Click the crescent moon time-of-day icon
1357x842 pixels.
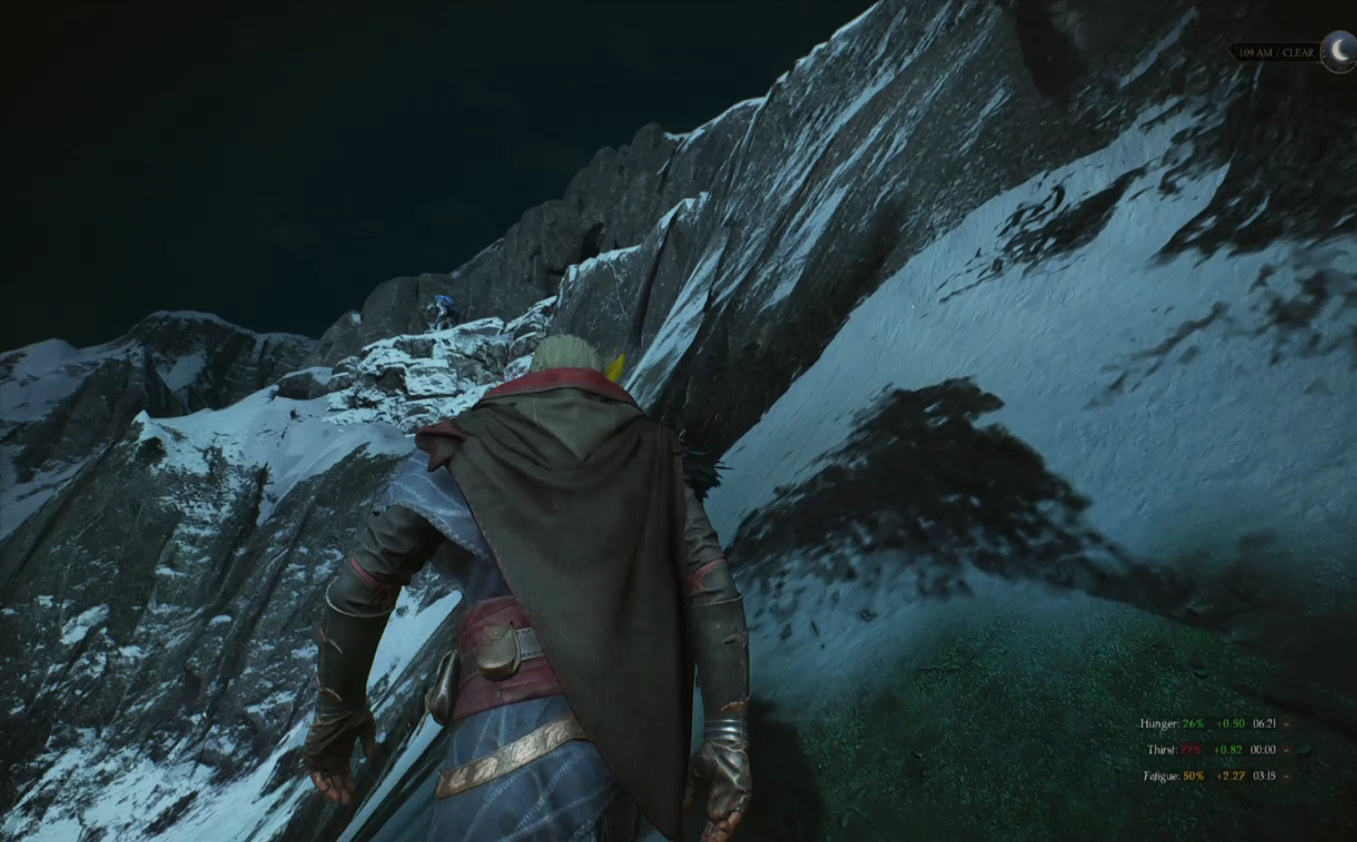pos(1339,52)
